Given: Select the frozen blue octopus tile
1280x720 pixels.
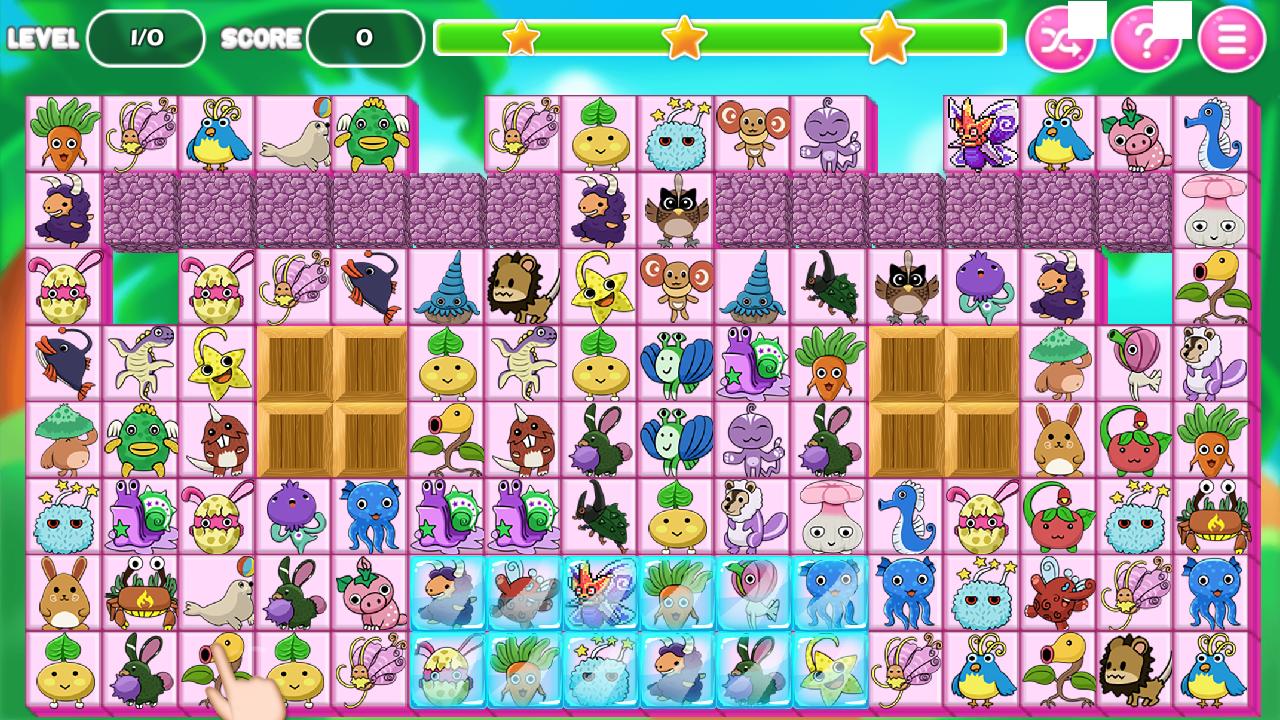Looking at the screenshot, I should coord(830,593).
